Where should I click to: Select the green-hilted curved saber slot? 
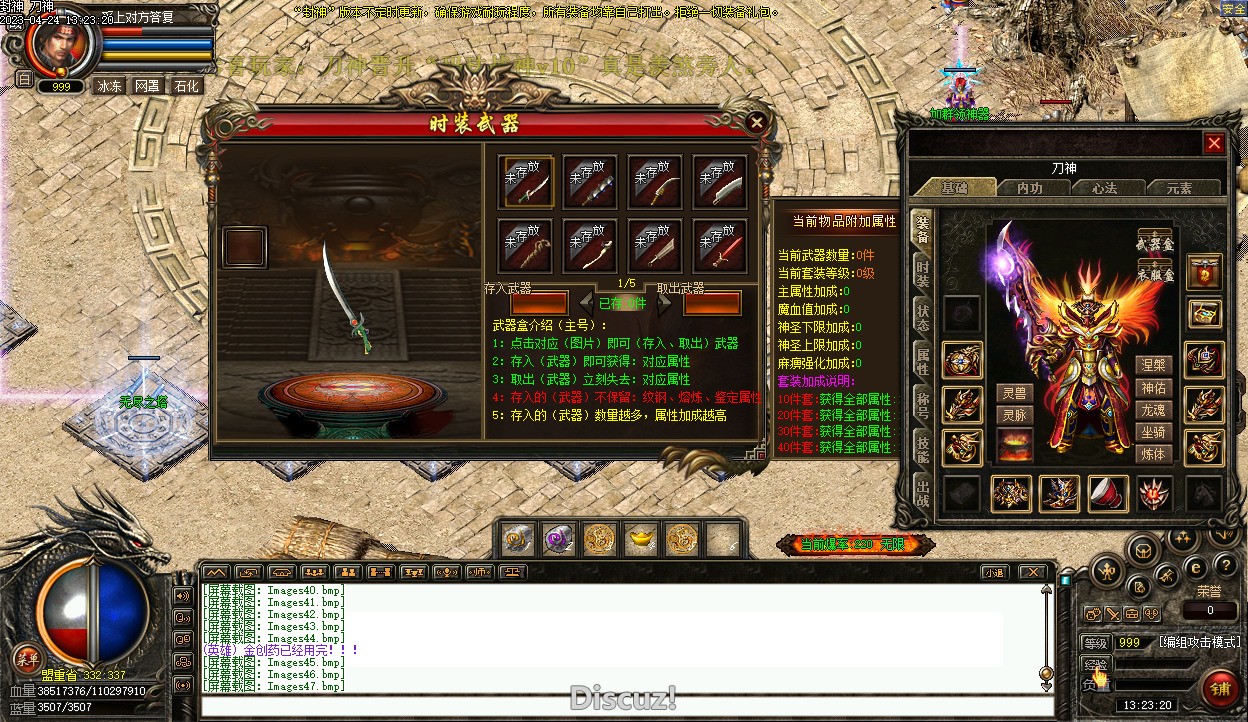point(528,181)
